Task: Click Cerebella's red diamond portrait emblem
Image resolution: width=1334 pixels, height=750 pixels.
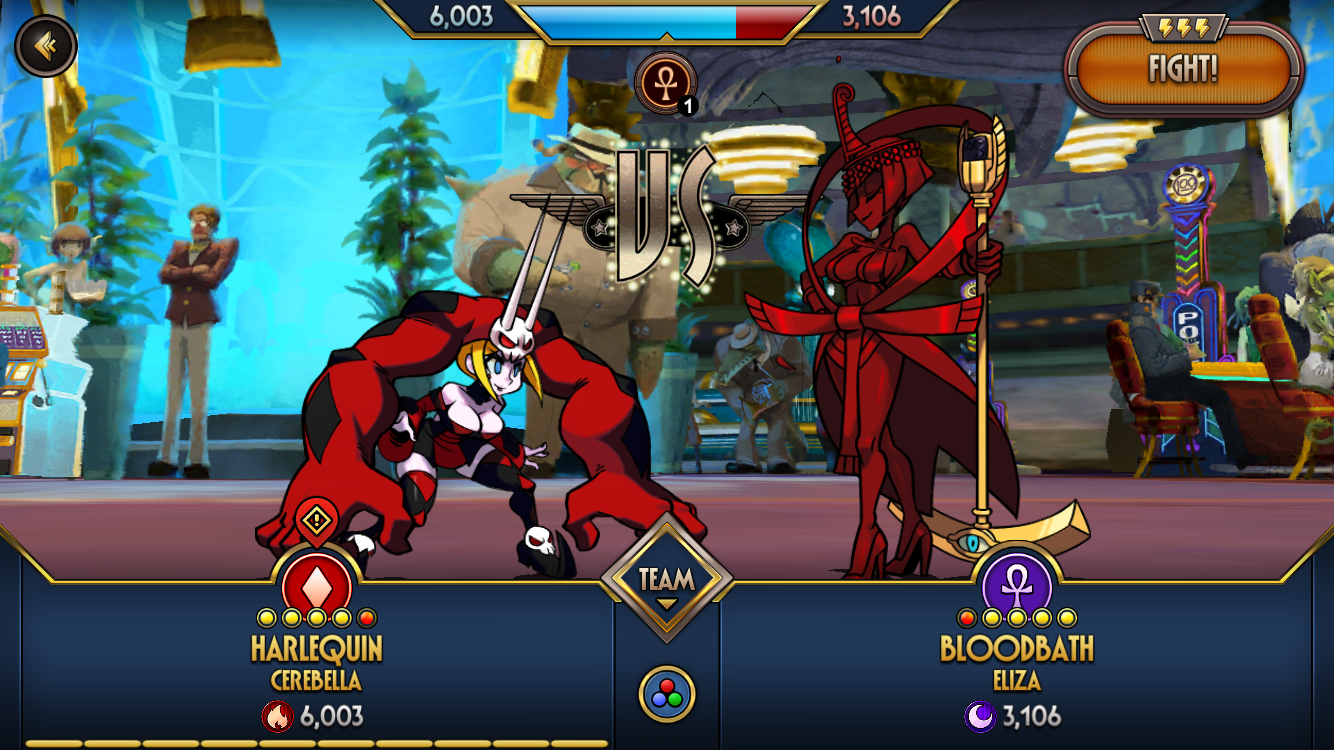Action: [x=317, y=580]
